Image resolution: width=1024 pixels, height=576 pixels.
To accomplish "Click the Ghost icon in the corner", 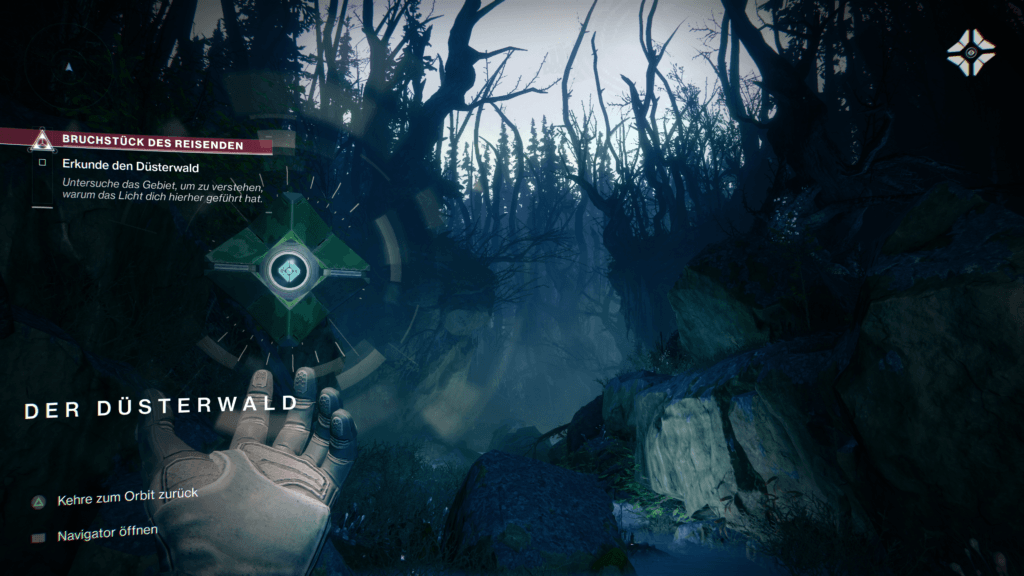I will point(971,52).
